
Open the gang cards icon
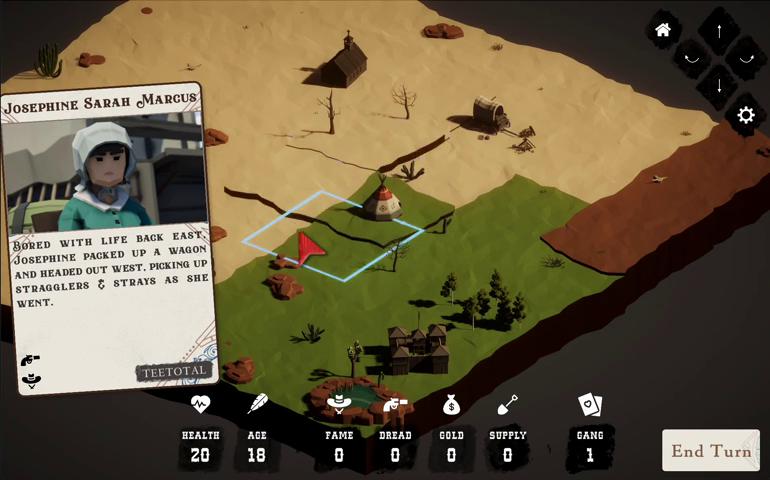tap(590, 405)
